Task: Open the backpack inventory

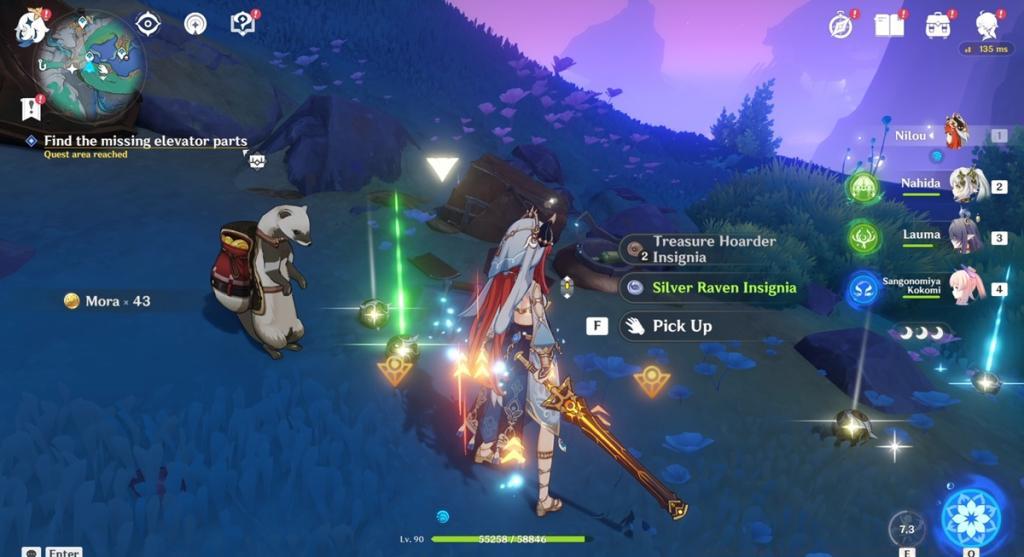Action: tap(938, 25)
